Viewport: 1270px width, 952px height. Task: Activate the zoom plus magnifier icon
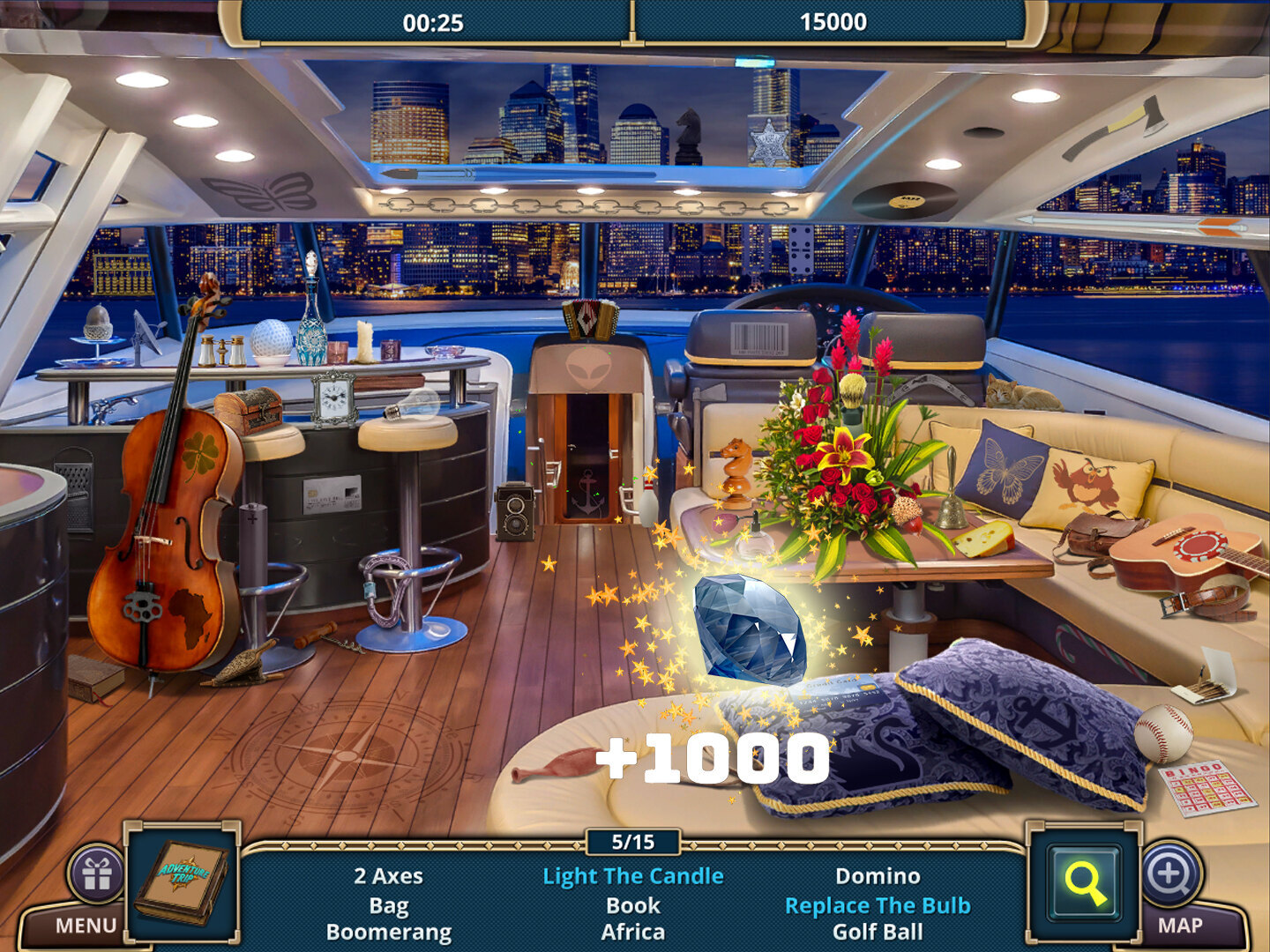(1169, 874)
